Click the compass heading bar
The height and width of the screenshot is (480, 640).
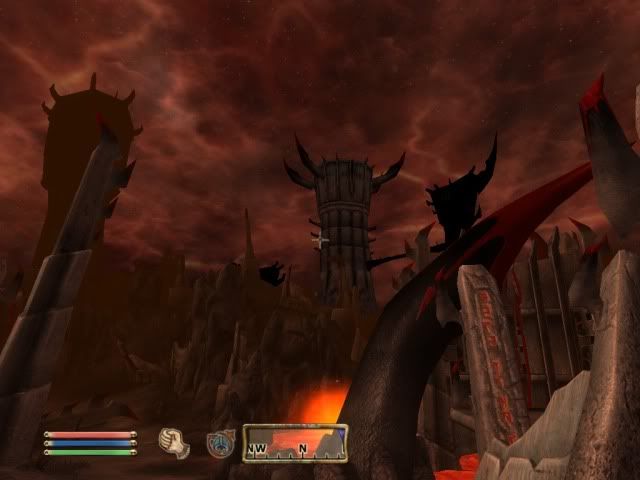click(x=295, y=443)
